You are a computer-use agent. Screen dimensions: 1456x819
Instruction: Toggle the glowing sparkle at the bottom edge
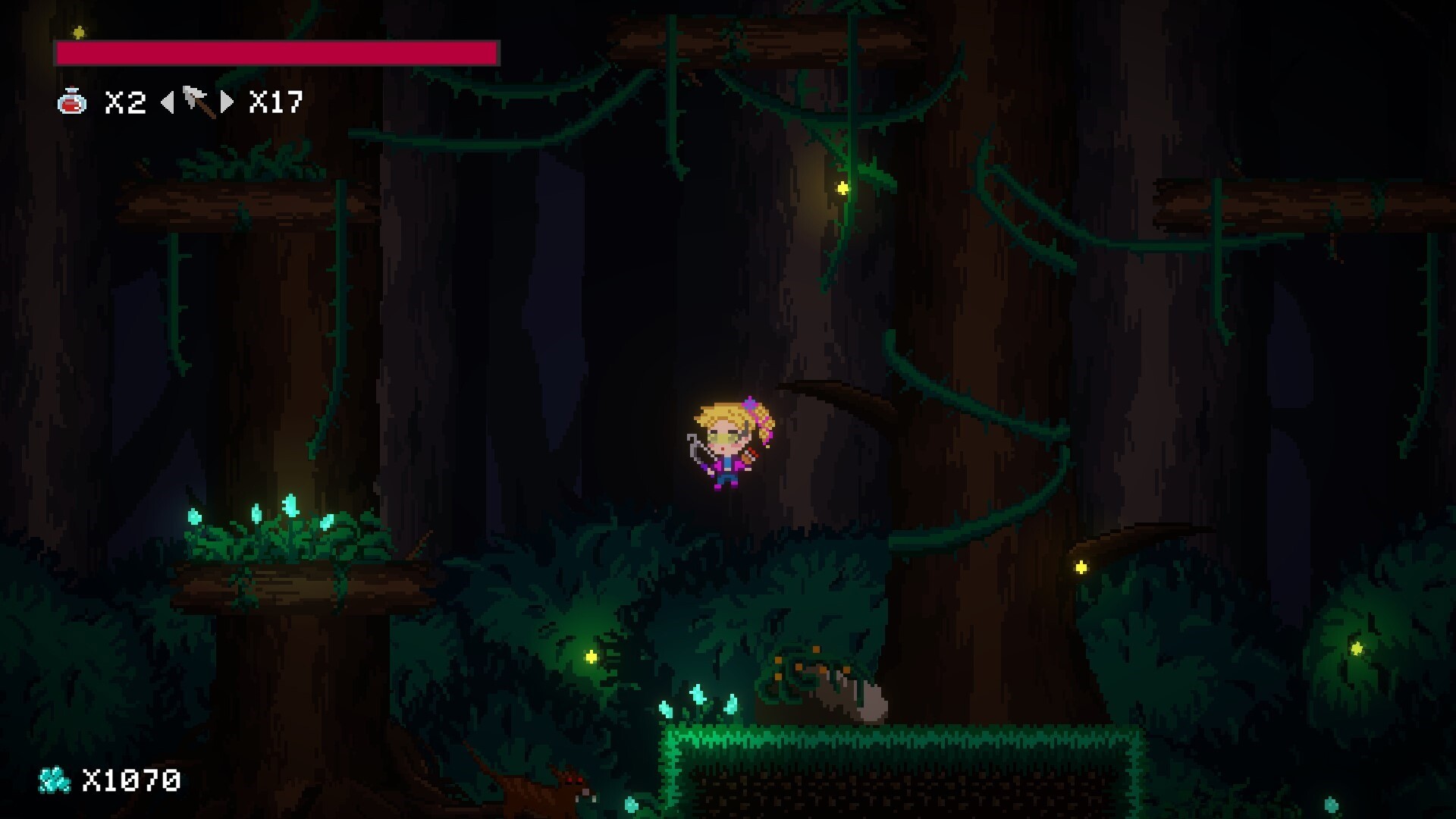[631, 806]
